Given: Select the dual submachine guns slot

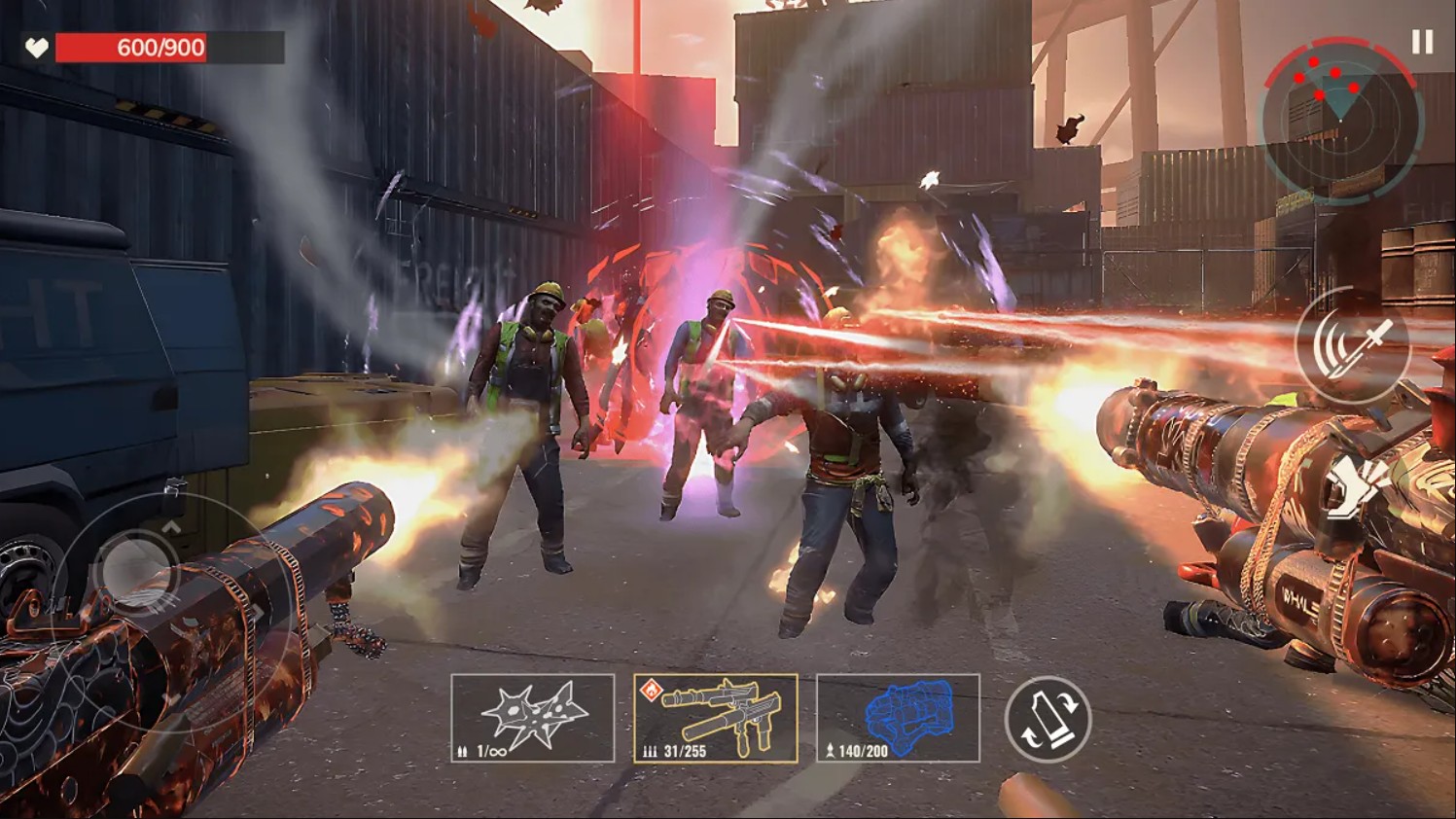Looking at the screenshot, I should tap(716, 718).
